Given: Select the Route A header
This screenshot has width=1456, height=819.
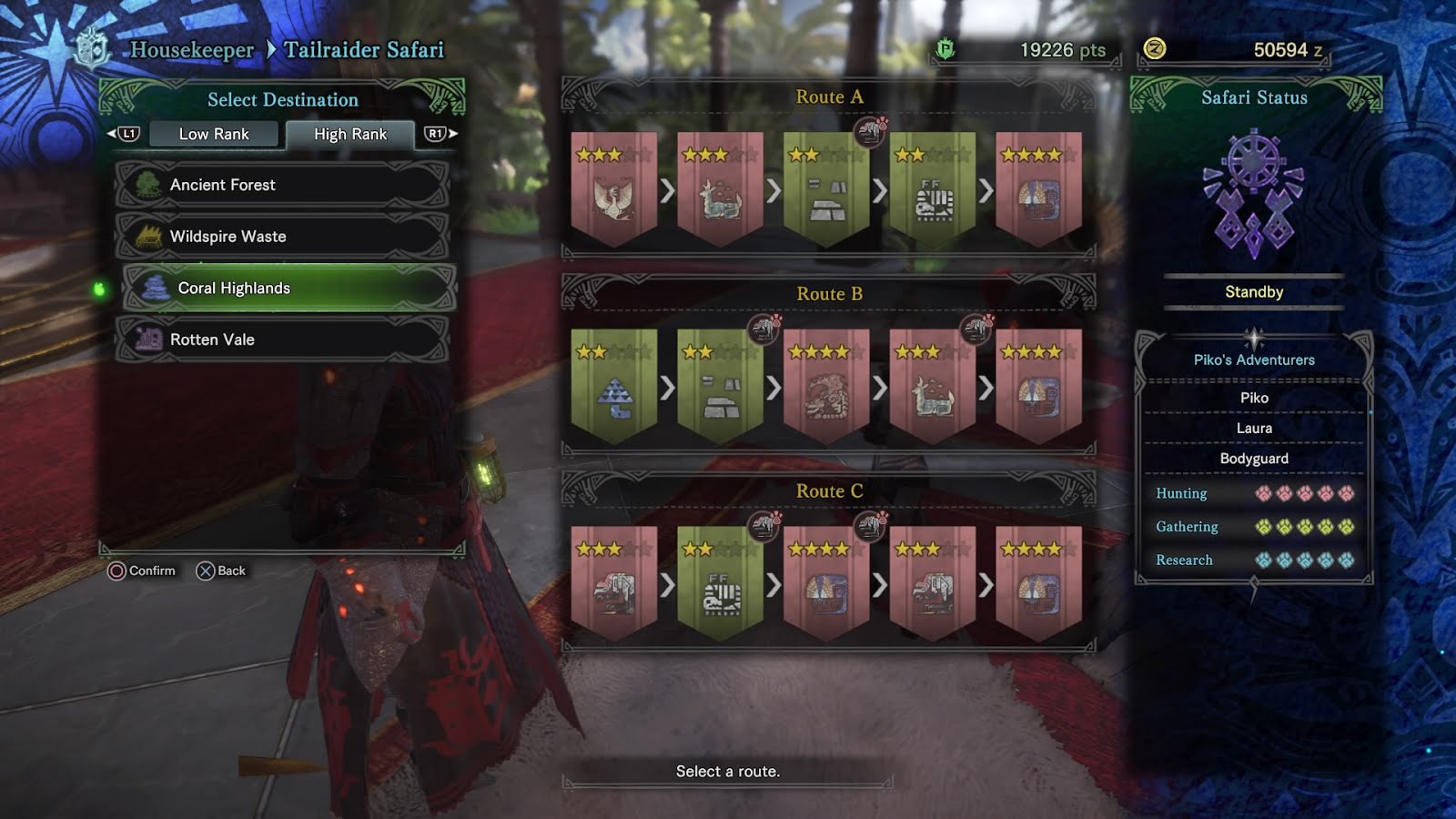Looking at the screenshot, I should 829,96.
